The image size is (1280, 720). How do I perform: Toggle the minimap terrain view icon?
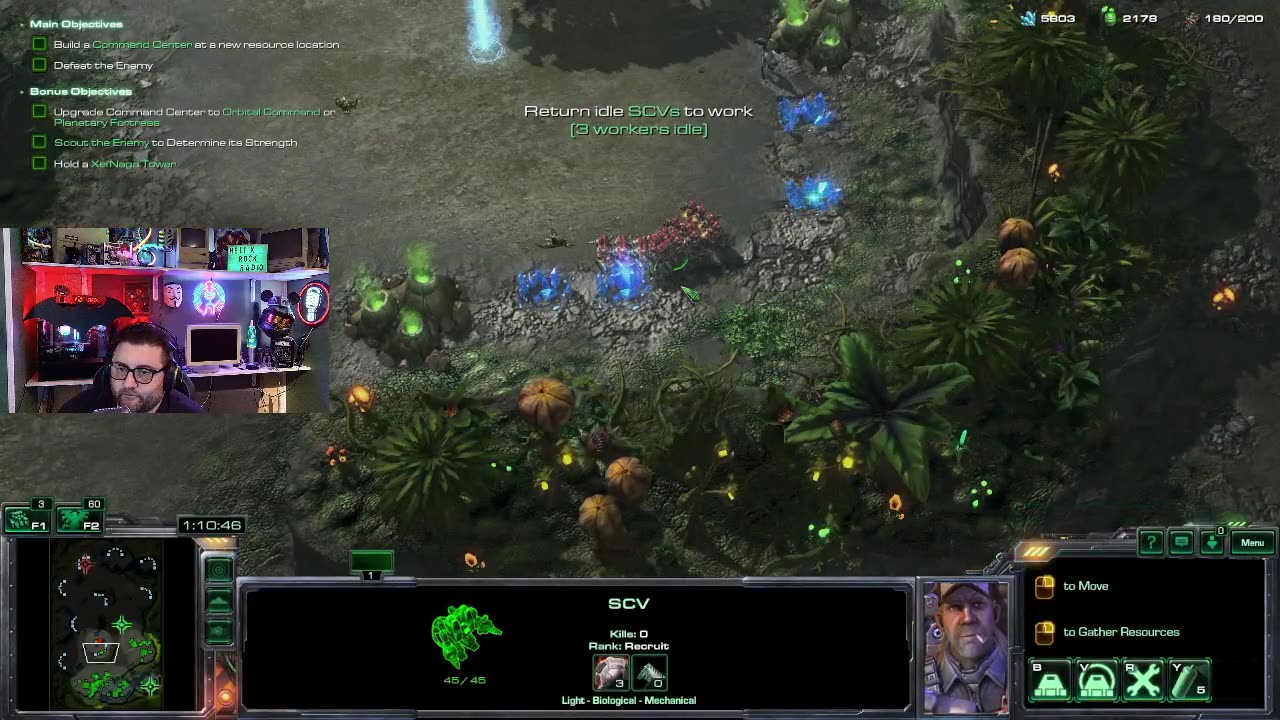[x=218, y=600]
